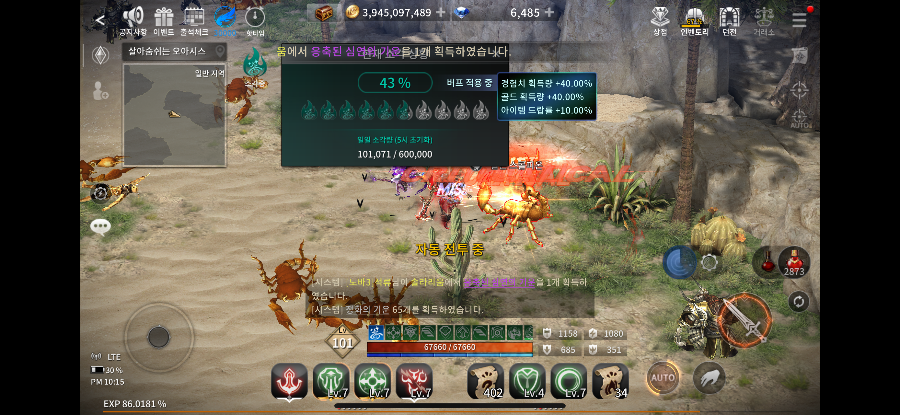Open the 거래소 trading post
The image size is (900, 415).
(x=764, y=19)
